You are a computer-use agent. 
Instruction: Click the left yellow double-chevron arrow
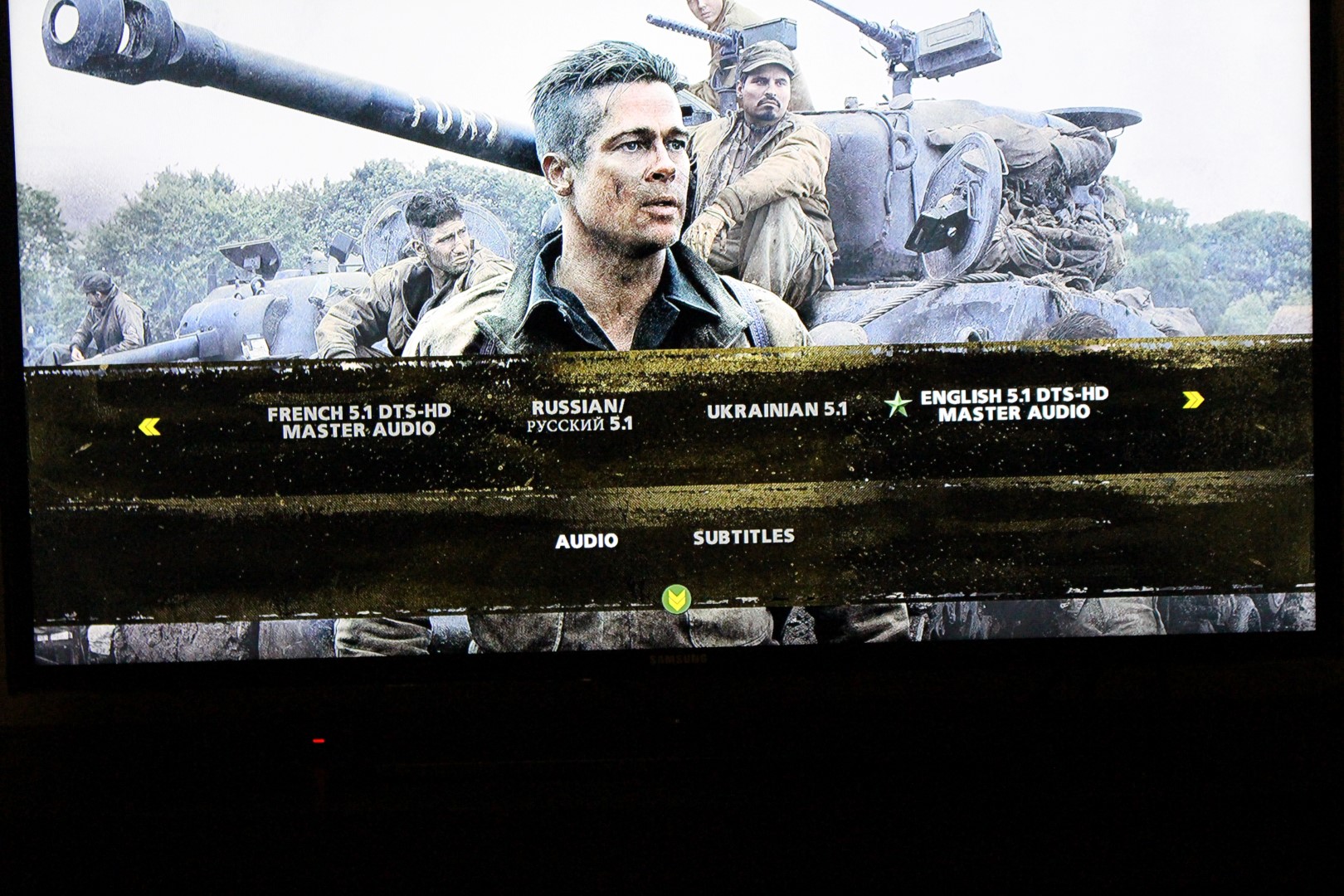tap(149, 427)
